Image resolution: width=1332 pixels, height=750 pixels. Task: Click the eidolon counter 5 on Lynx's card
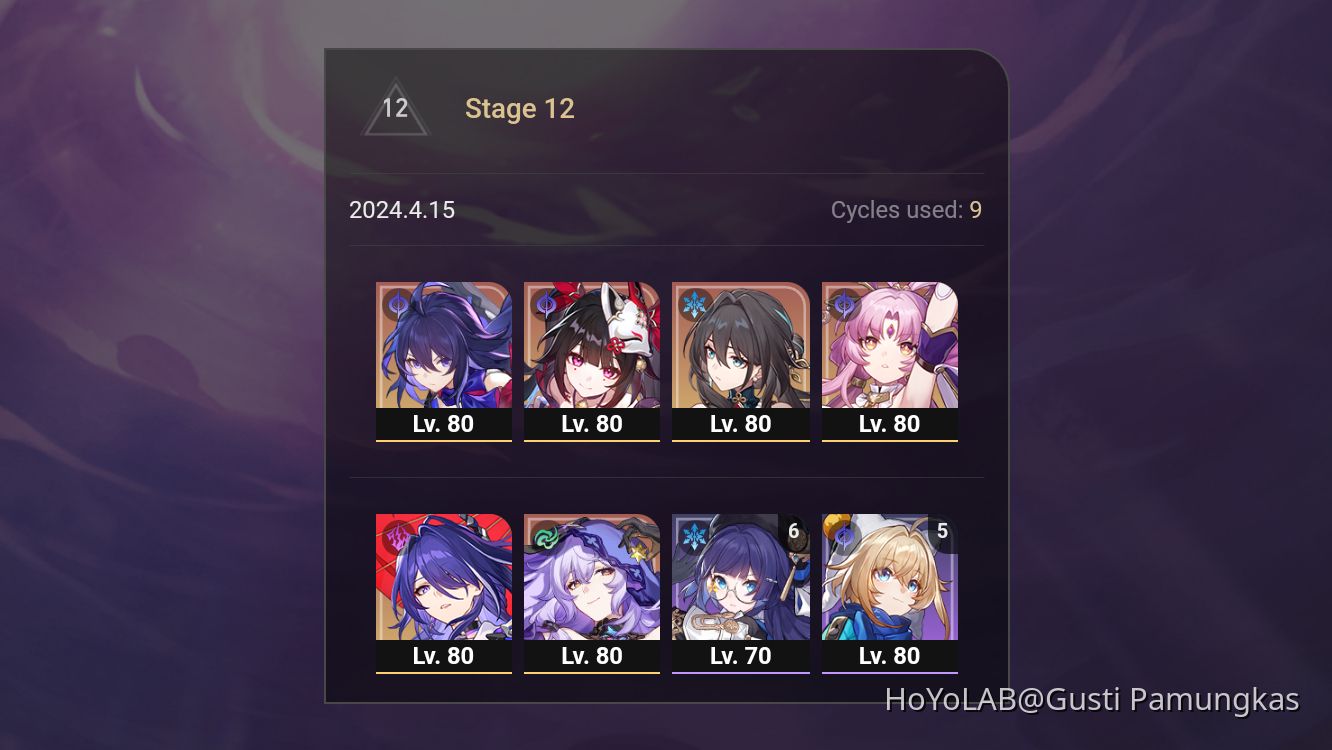point(941,531)
